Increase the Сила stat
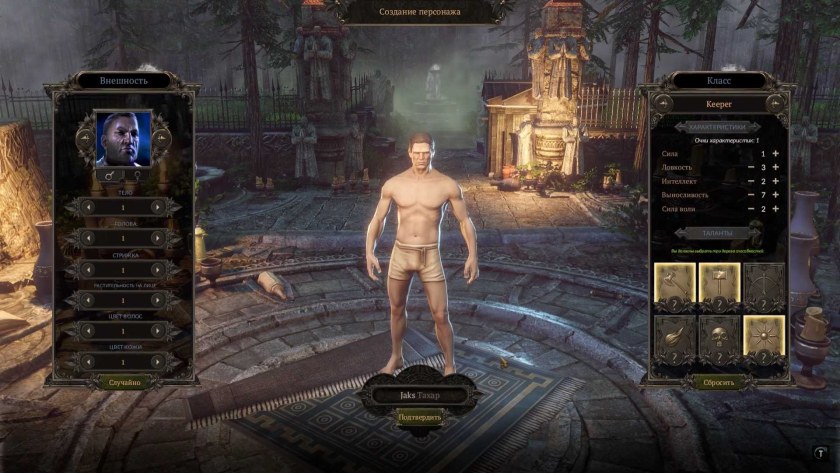The height and width of the screenshot is (473, 840). (x=775, y=153)
